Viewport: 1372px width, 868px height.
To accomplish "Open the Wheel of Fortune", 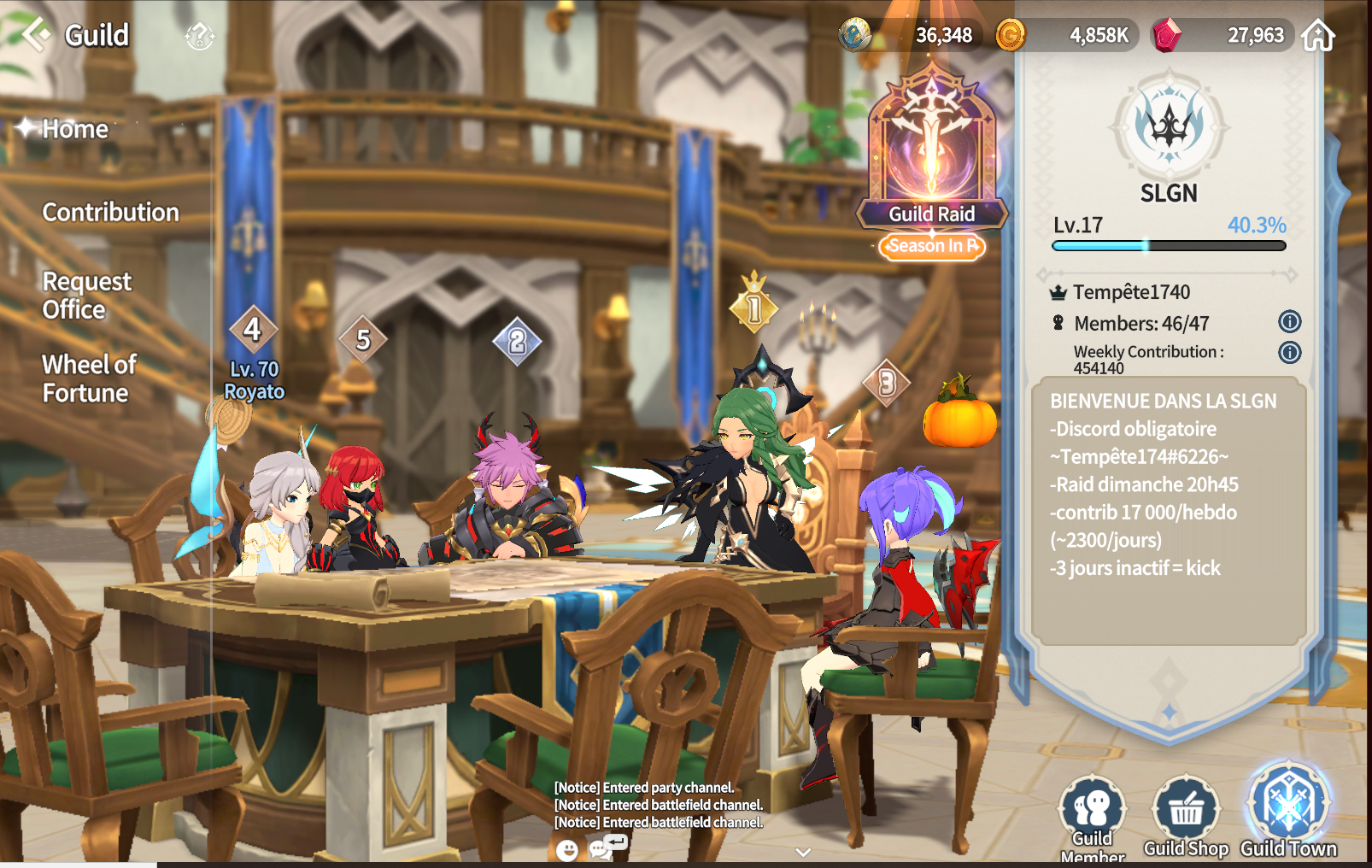I will point(89,378).
